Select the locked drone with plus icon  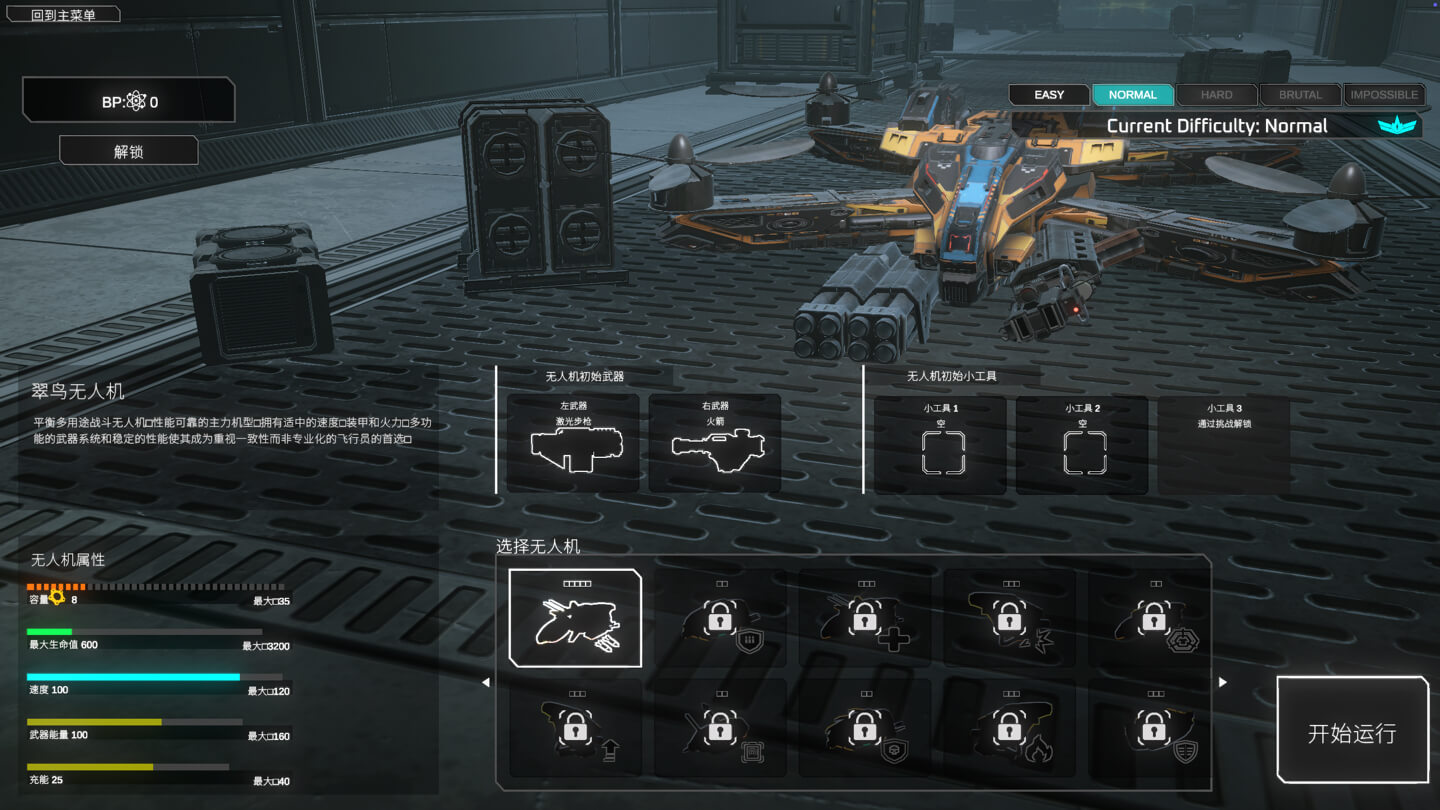point(865,620)
